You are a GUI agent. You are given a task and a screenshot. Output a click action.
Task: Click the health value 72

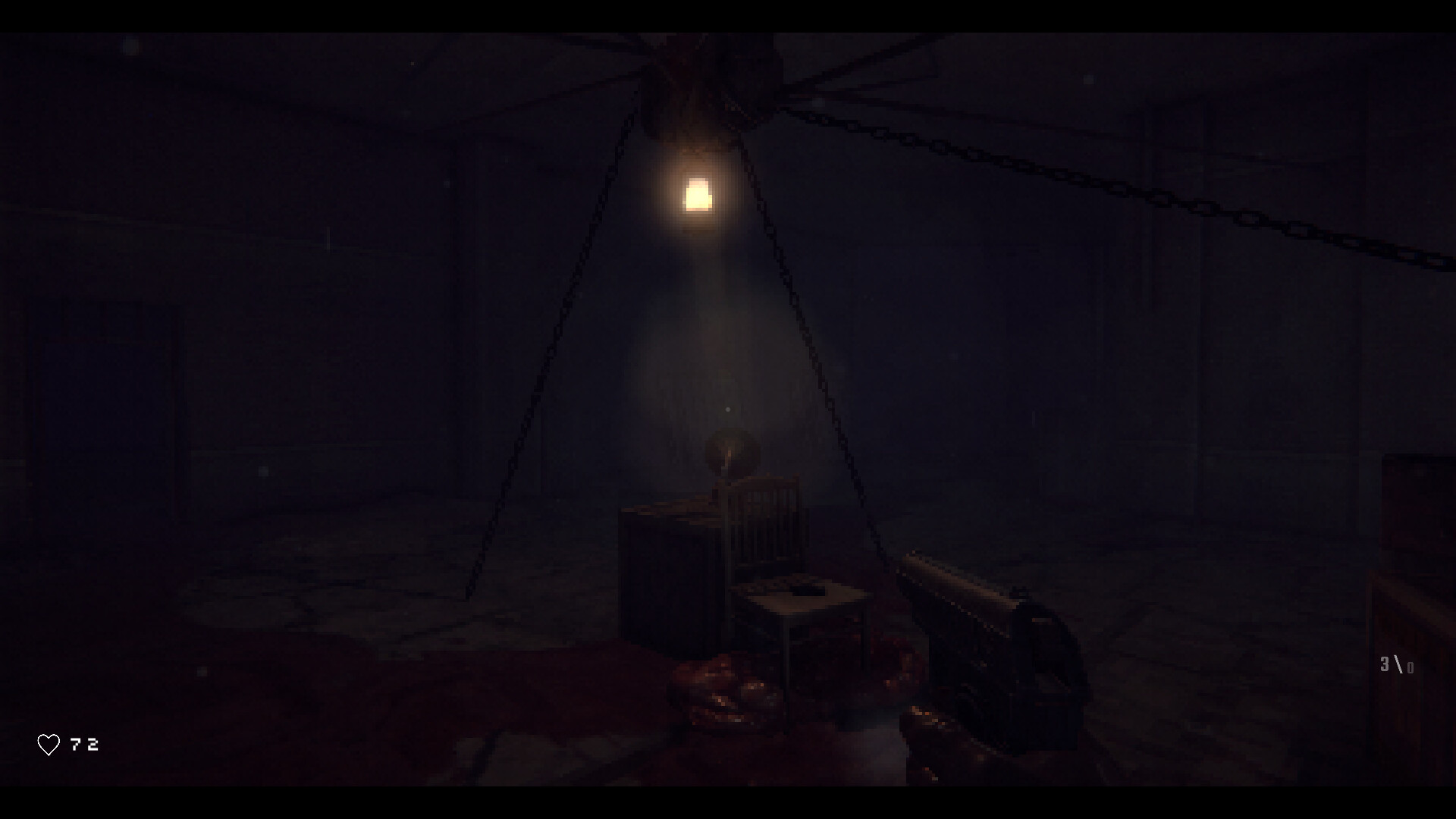[x=84, y=744]
